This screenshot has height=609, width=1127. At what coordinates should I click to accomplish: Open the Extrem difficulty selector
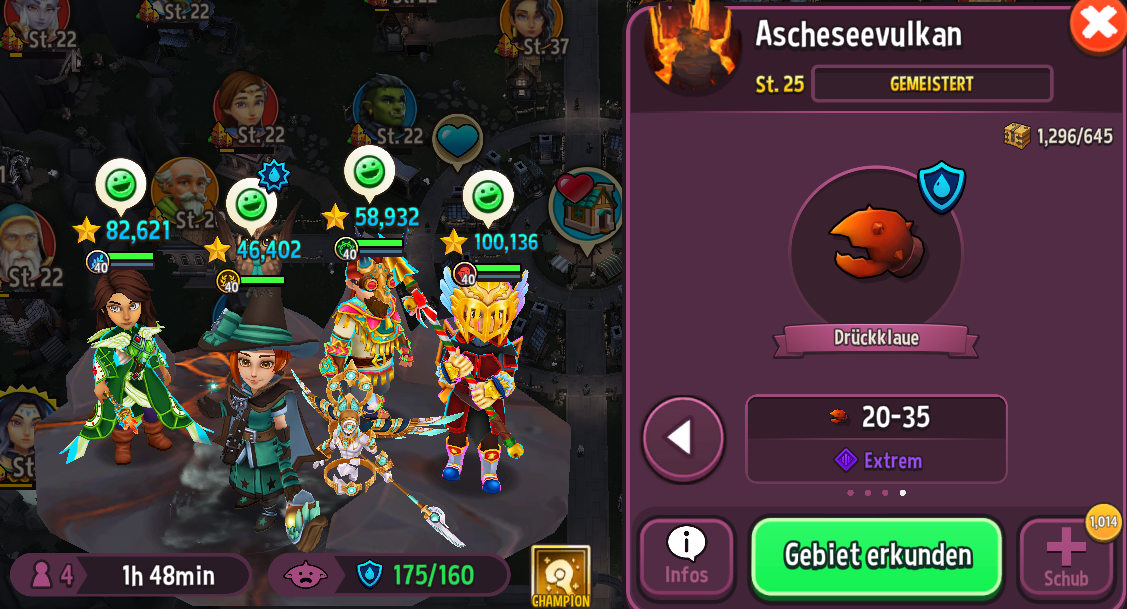pos(877,460)
